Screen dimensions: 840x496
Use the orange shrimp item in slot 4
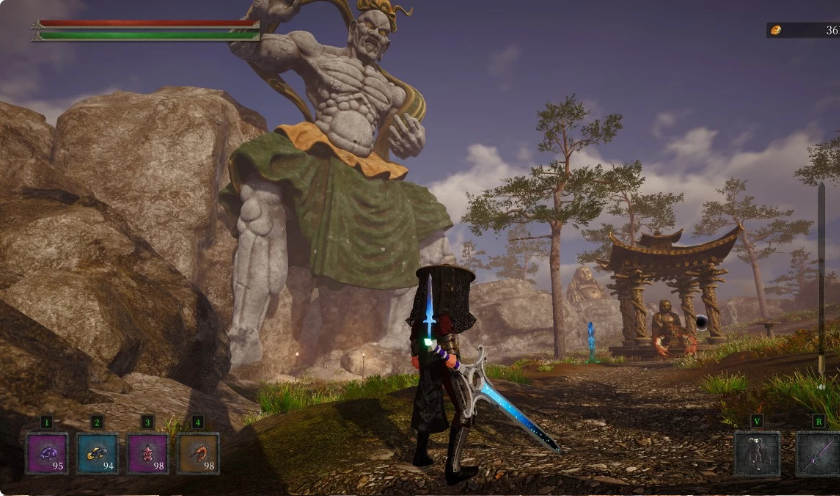(x=198, y=453)
